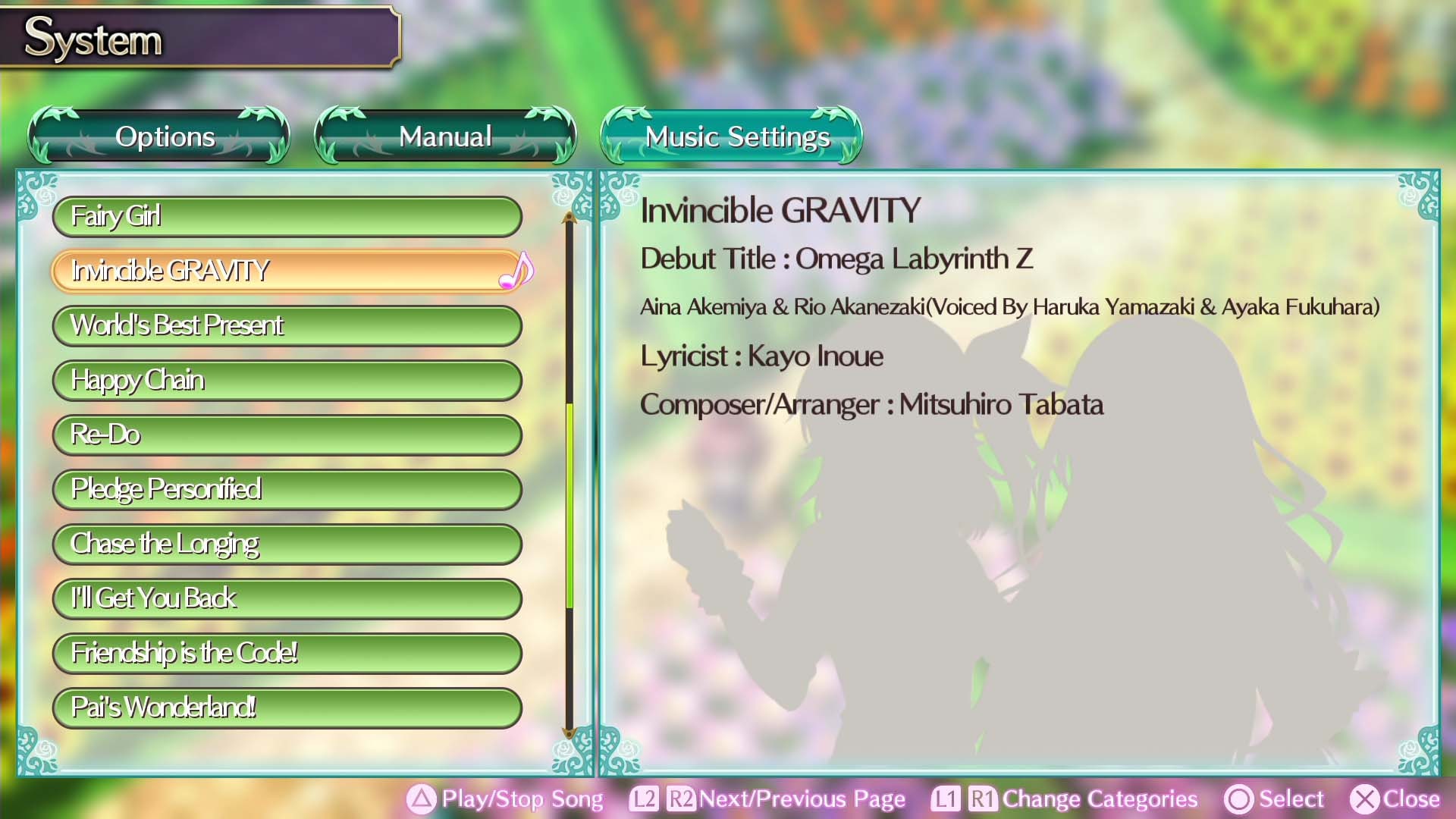Click the scrollbar's top arrow

pyautogui.click(x=567, y=216)
